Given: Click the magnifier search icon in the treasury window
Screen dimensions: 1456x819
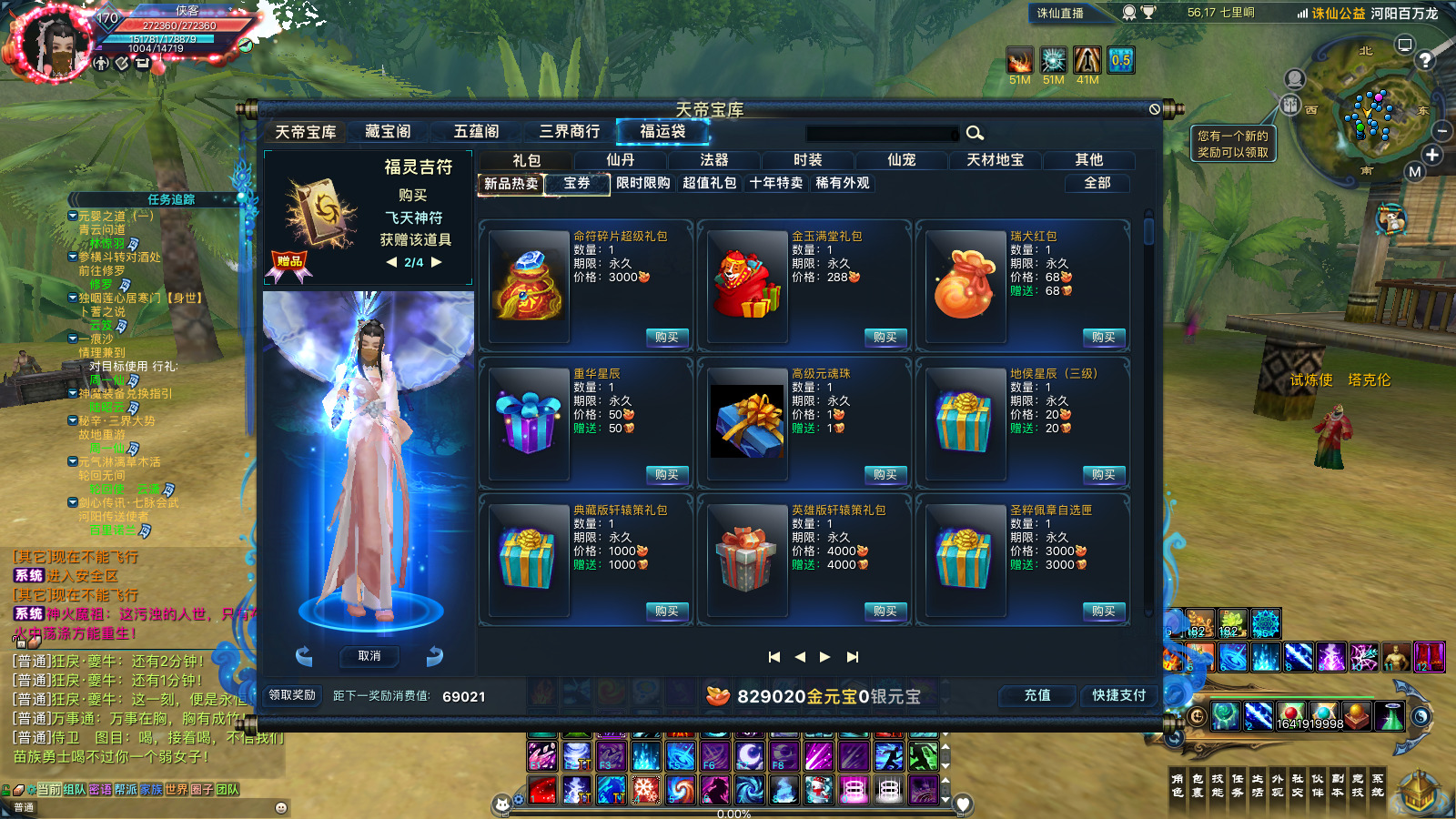Looking at the screenshot, I should pos(975,133).
